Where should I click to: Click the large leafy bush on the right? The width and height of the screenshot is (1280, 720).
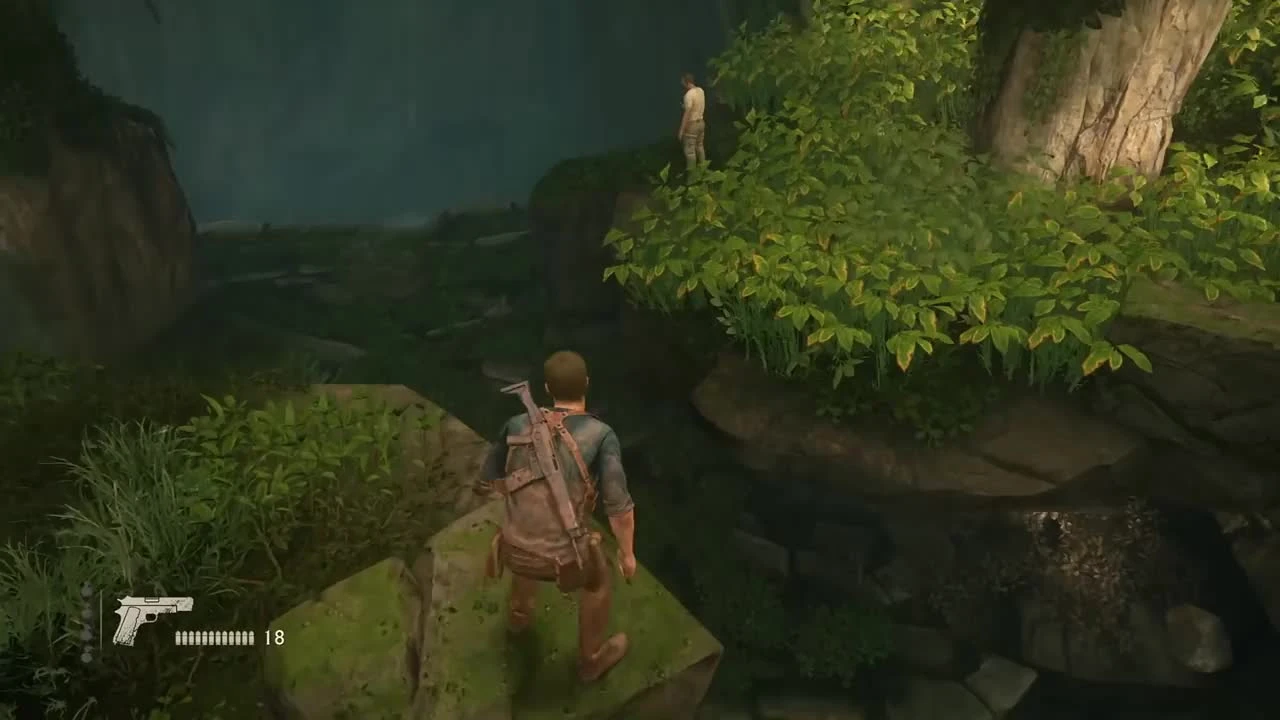[870, 250]
